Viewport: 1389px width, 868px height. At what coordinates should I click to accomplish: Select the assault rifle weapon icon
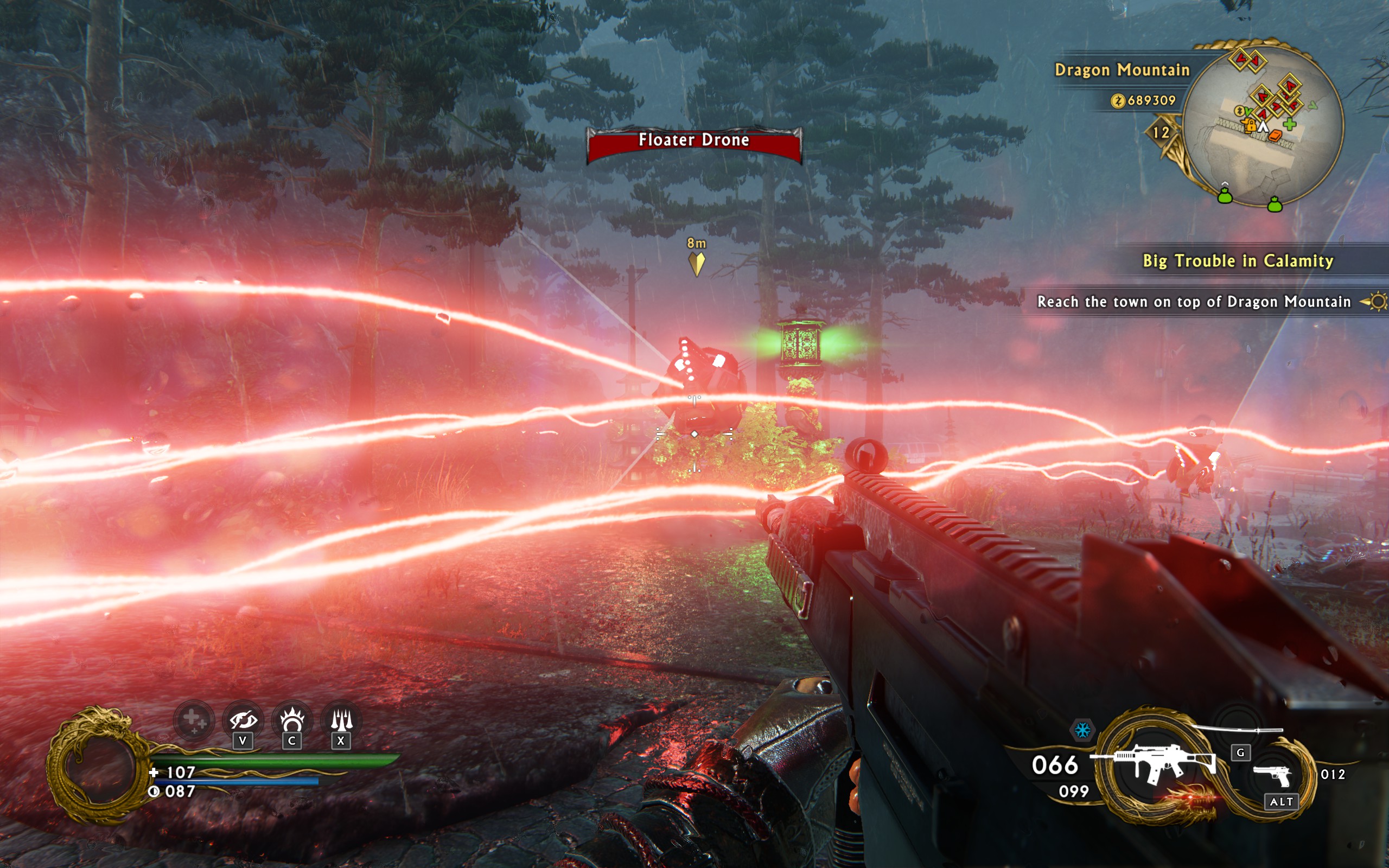coord(1154,762)
